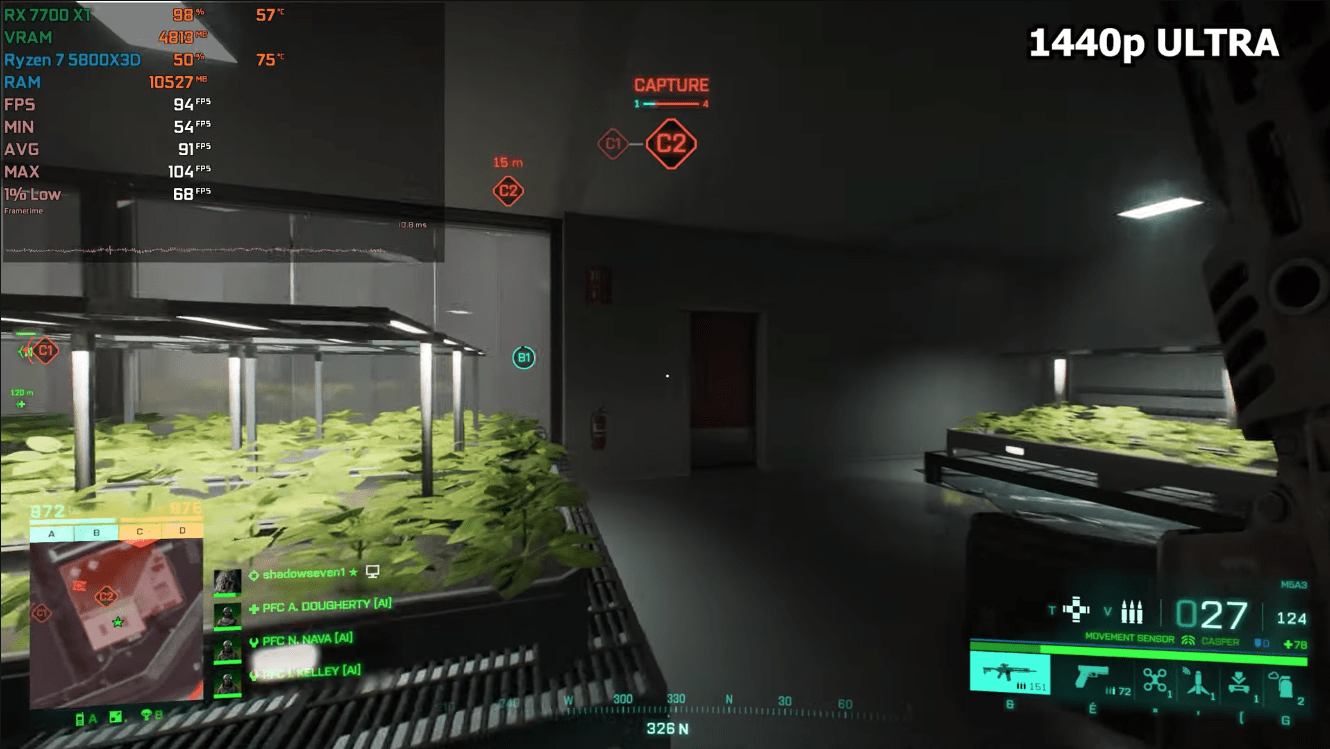Click the minimap
Screen dimensions: 1330x749
[x=116, y=621]
